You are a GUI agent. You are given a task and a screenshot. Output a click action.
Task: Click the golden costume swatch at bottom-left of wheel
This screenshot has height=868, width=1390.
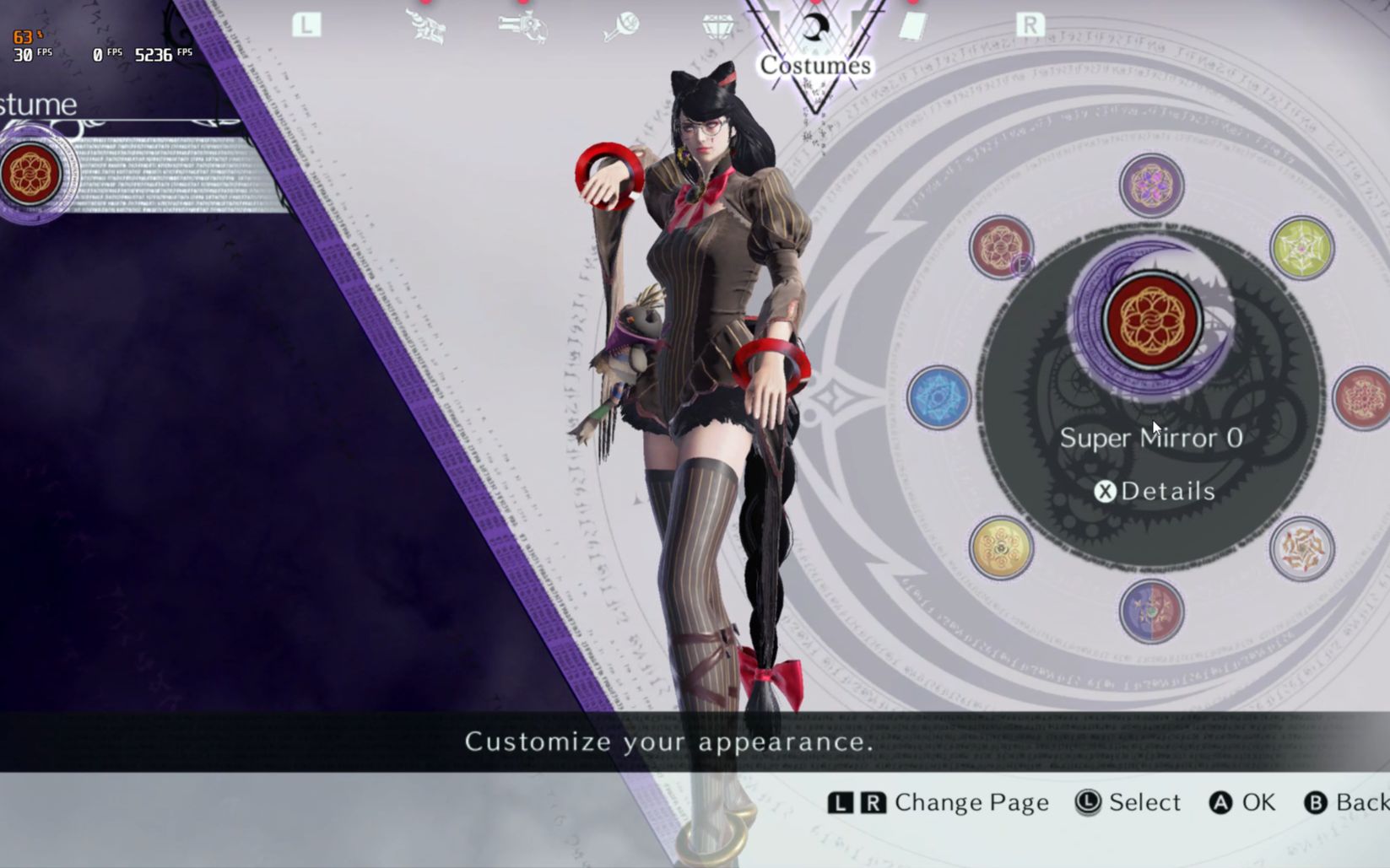click(x=1001, y=549)
